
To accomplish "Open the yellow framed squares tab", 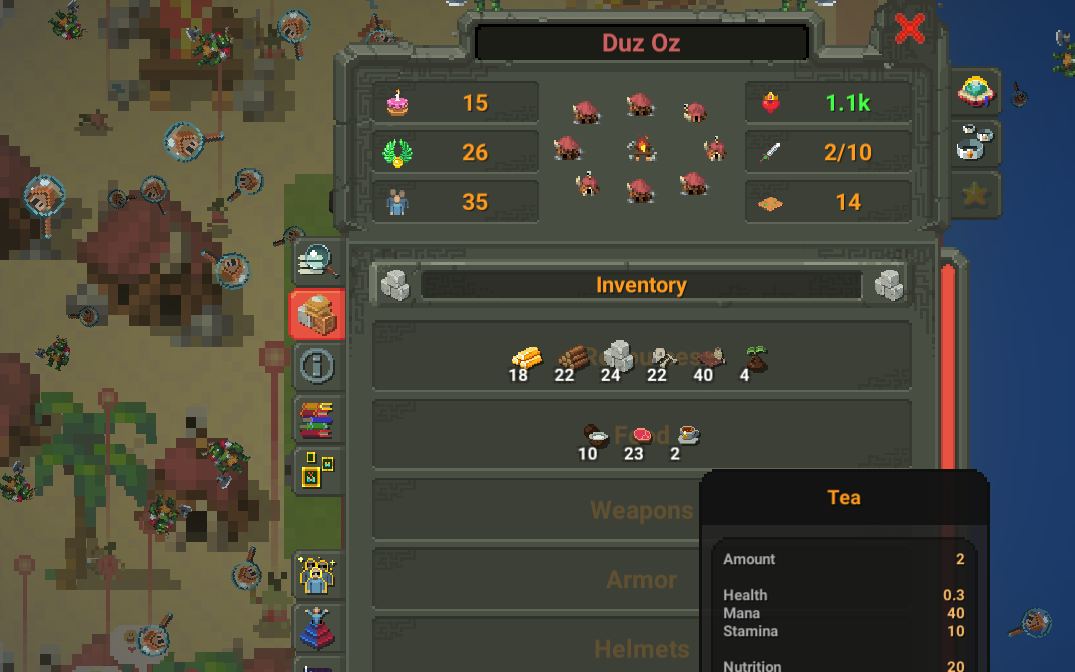I will 318,471.
